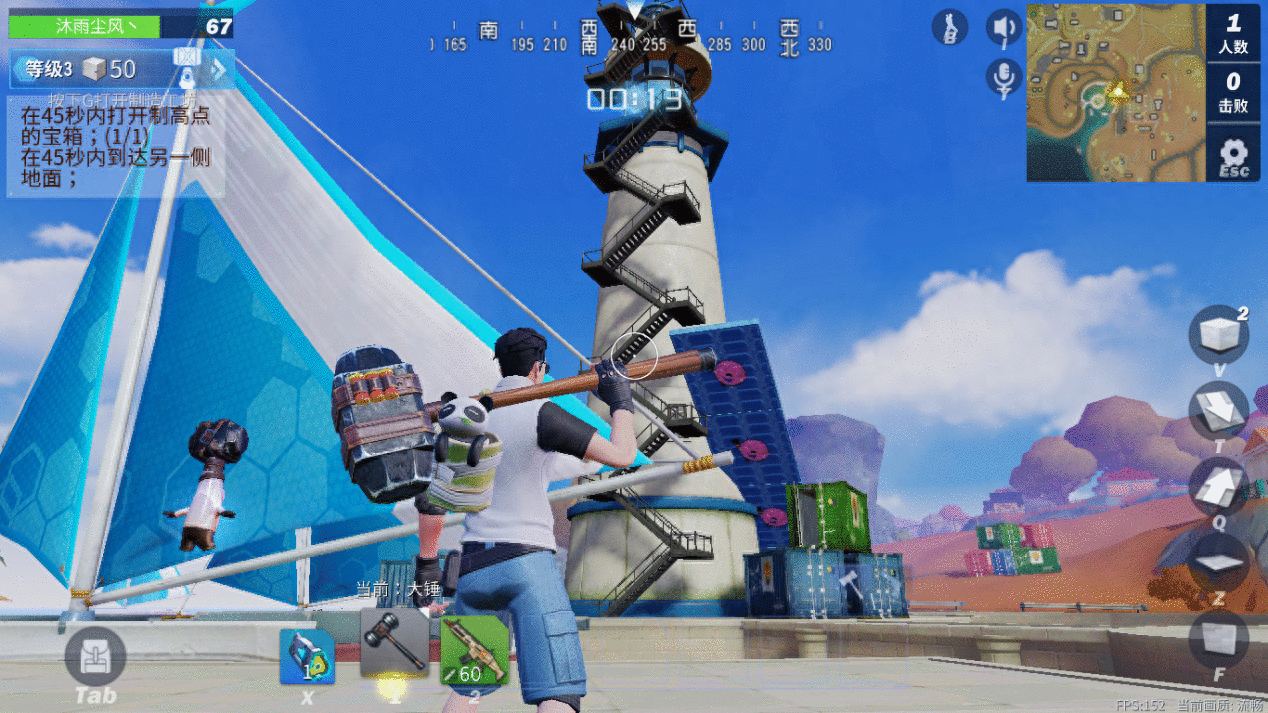The image size is (1268, 713).
Task: Open settings with the gear icon
Action: click(x=1233, y=154)
